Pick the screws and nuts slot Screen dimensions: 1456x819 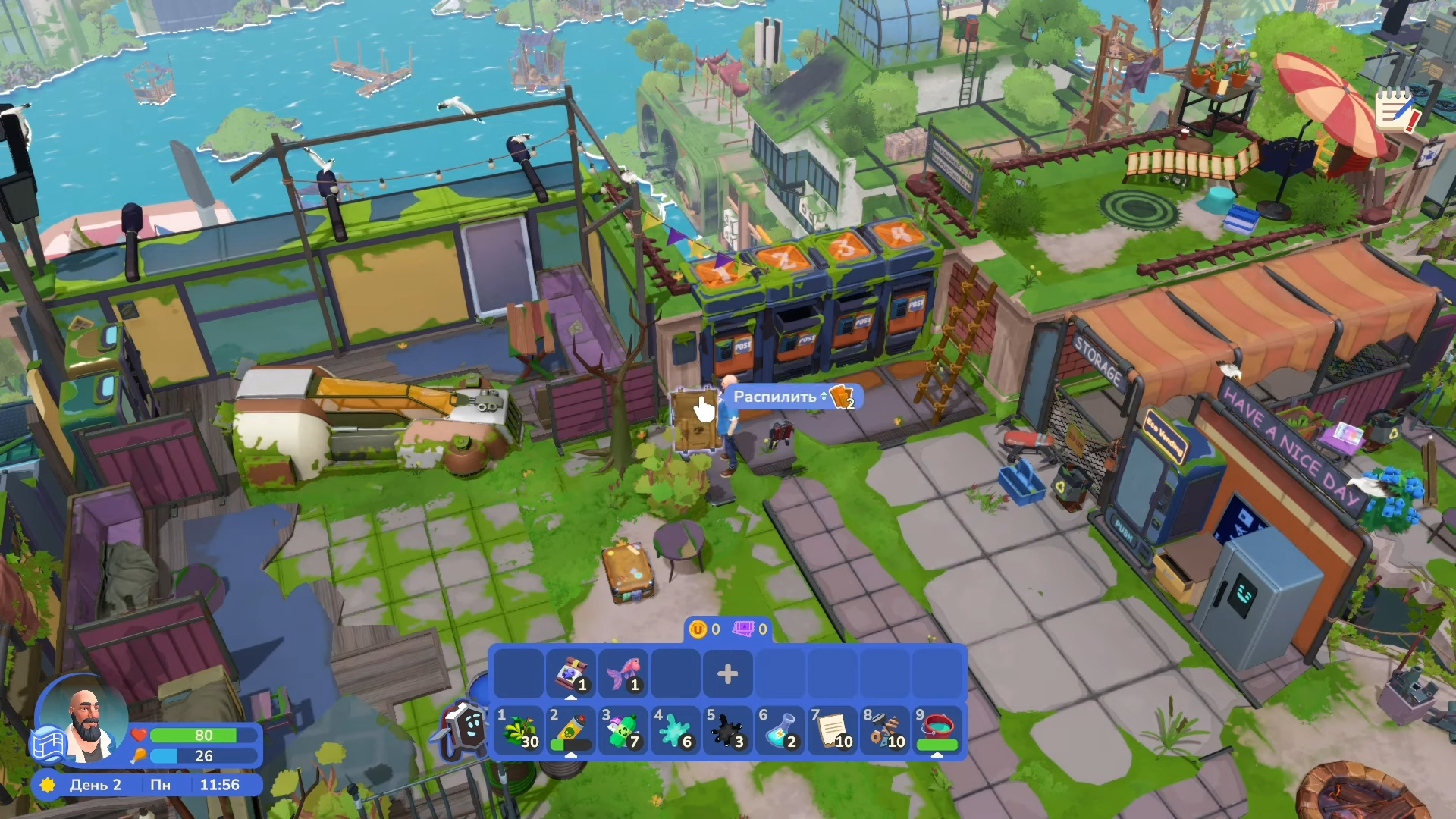885,731
